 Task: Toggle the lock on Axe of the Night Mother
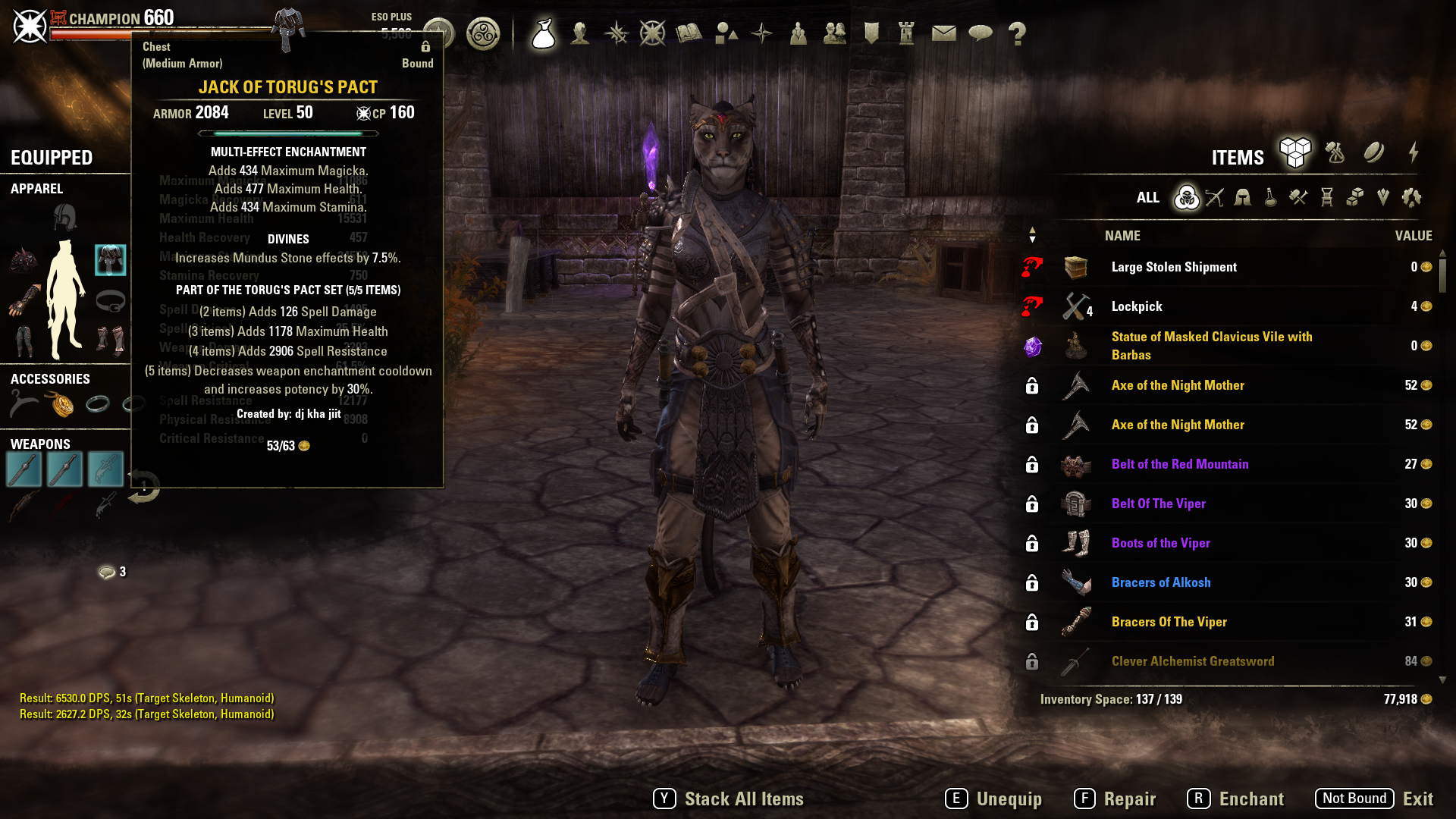[1031, 385]
